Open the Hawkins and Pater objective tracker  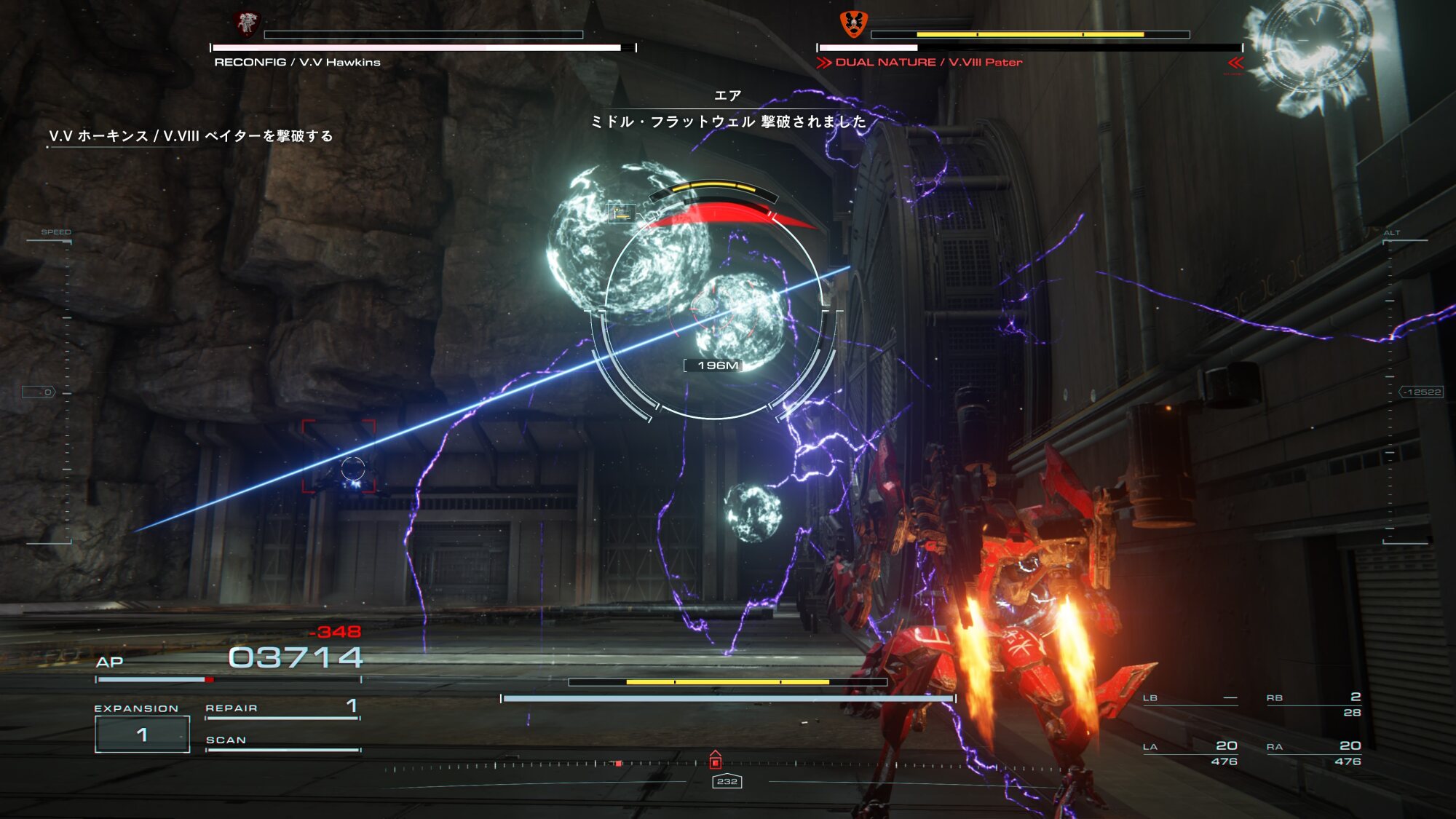pos(191,136)
